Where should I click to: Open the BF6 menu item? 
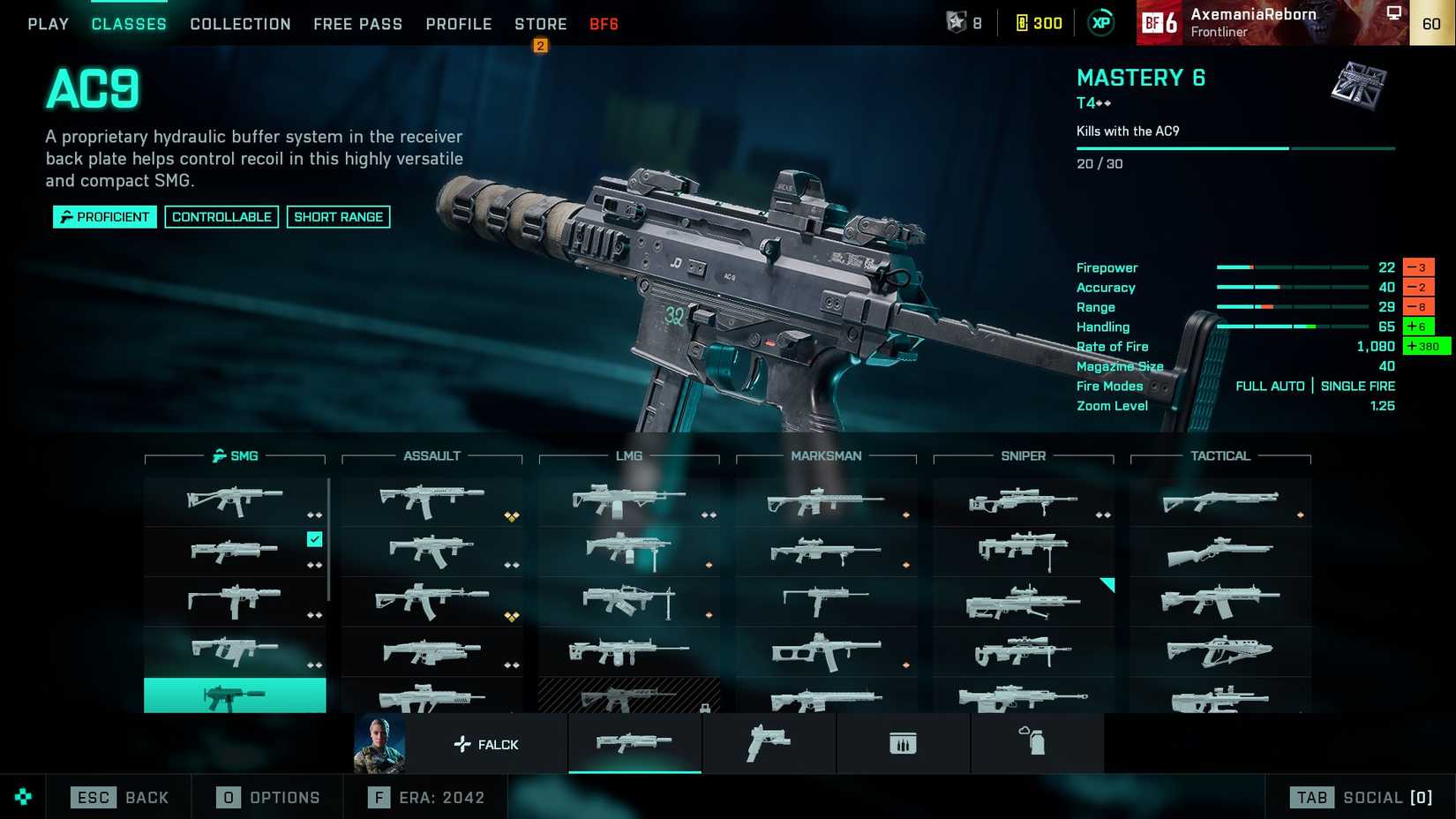603,24
